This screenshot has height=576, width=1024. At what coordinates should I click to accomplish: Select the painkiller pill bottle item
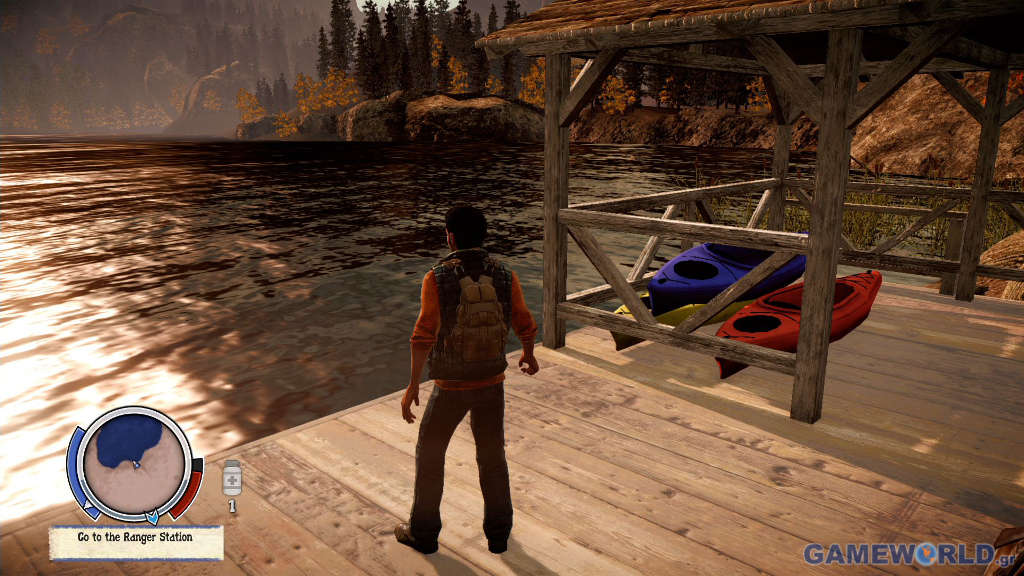click(232, 479)
